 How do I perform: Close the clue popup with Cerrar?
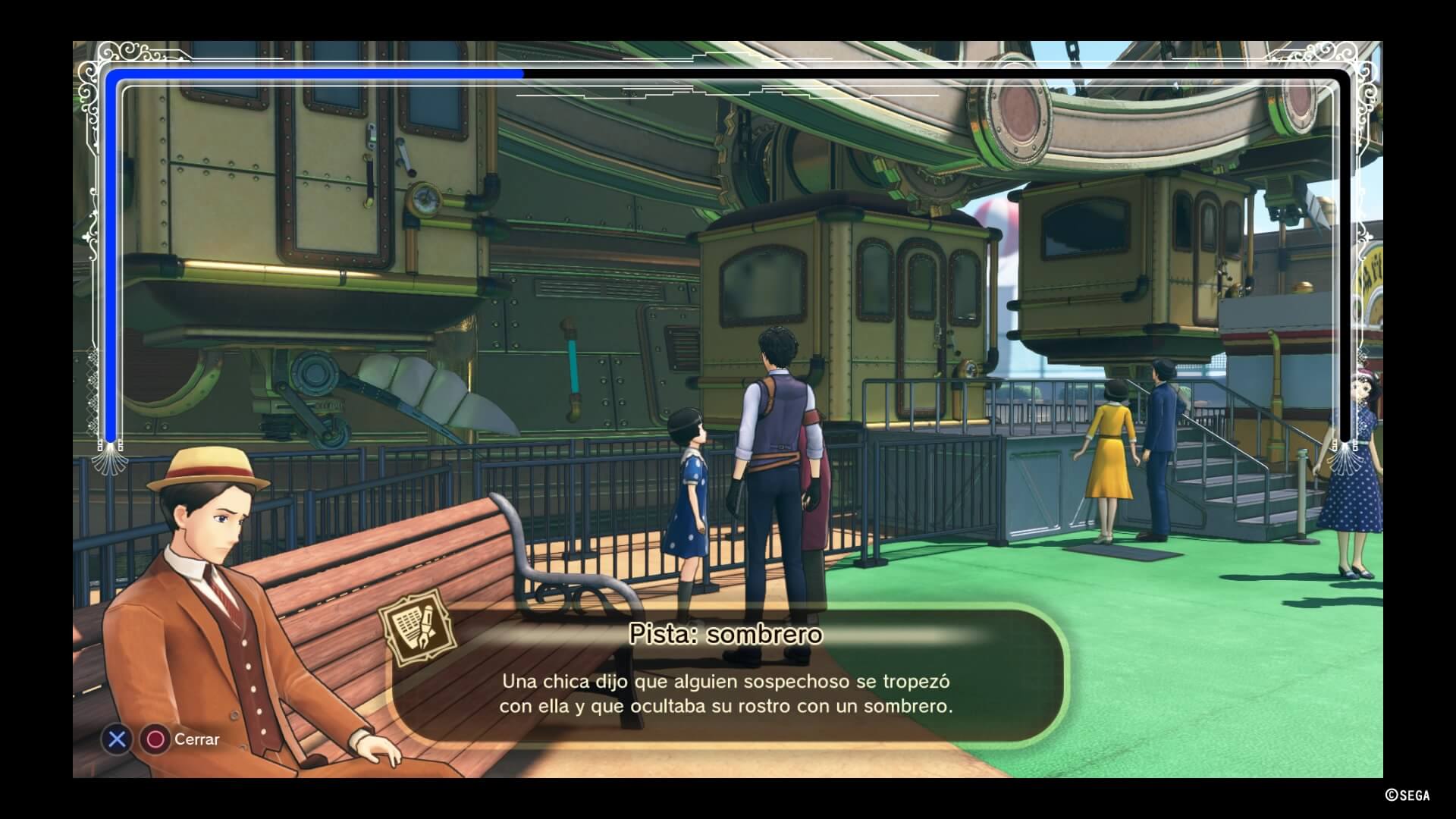[196, 739]
